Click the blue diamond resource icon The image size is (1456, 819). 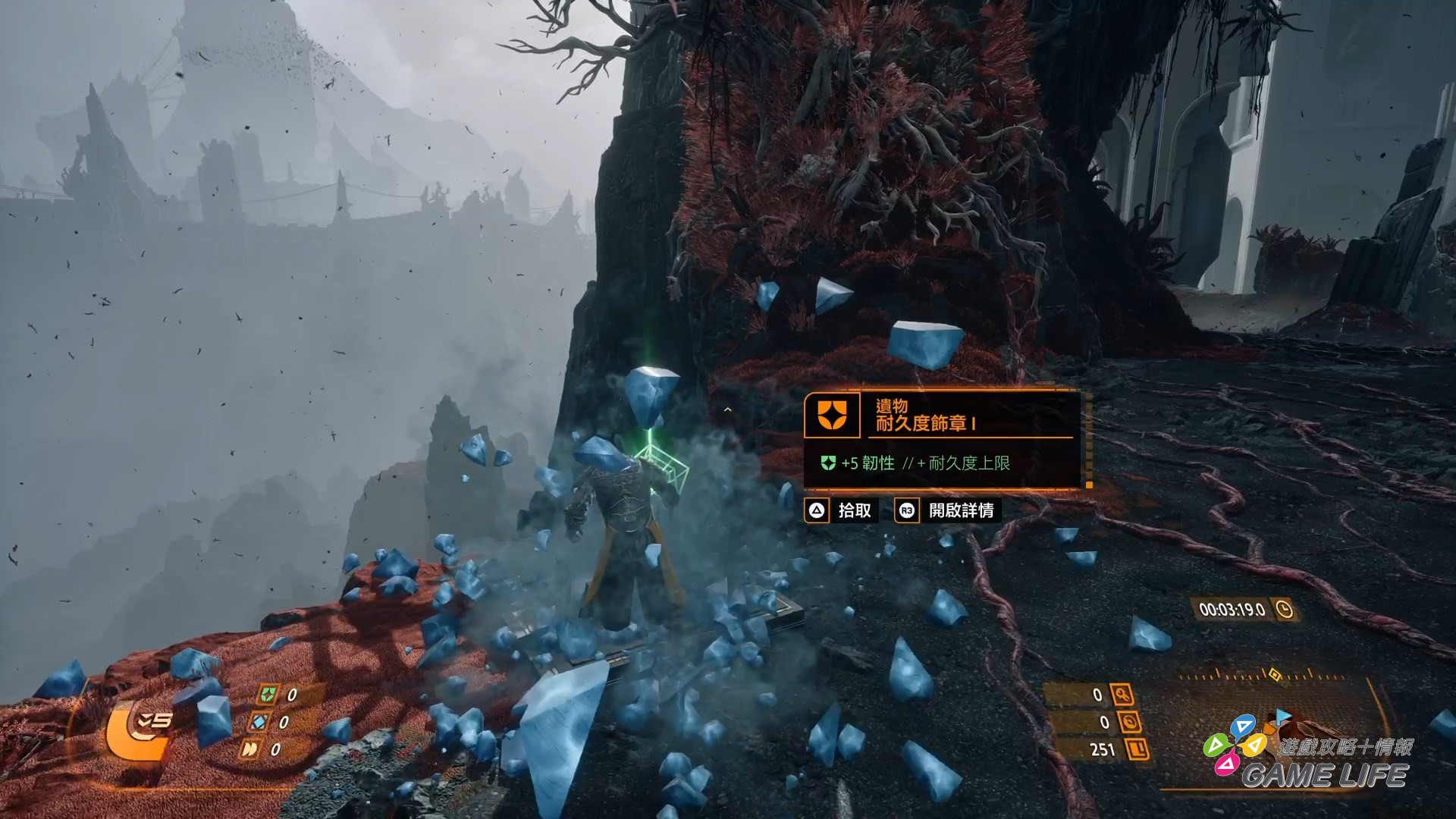pos(259,722)
